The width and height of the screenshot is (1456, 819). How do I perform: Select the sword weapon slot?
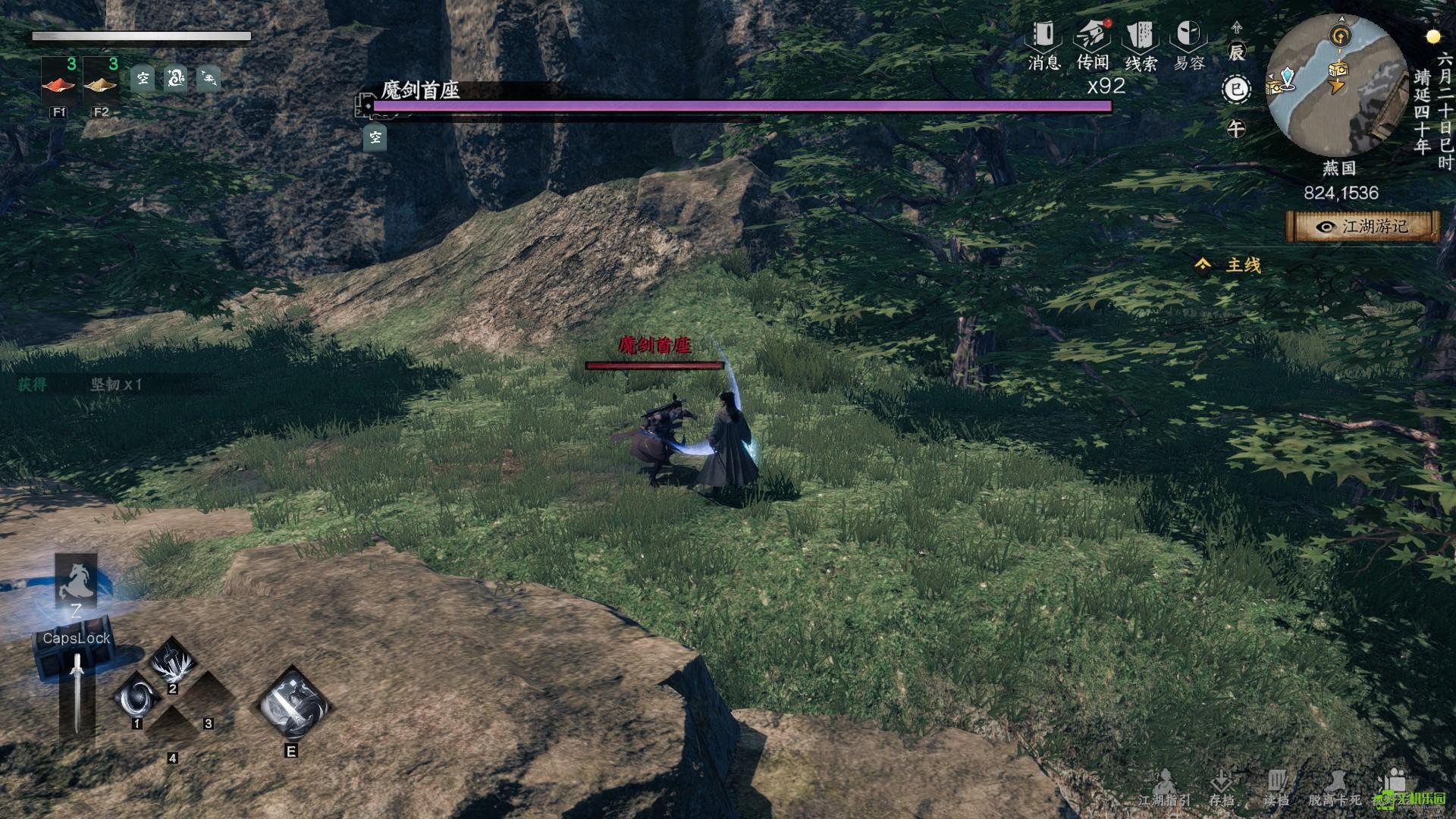(77, 692)
